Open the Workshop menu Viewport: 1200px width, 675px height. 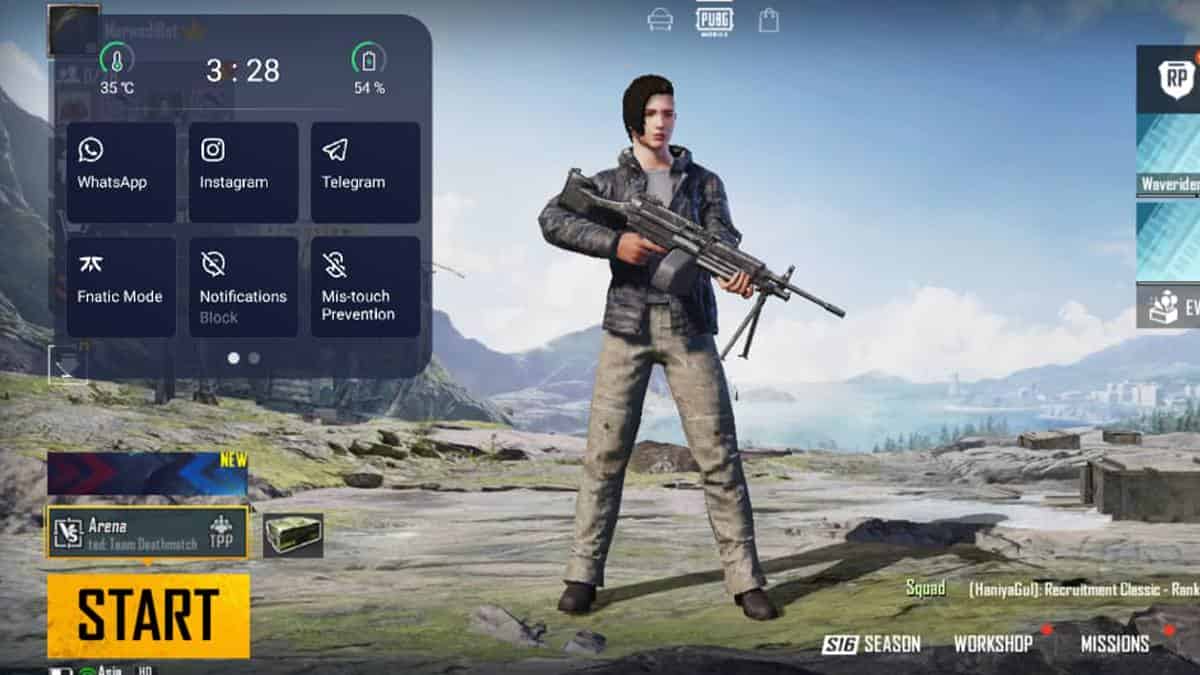tap(992, 644)
